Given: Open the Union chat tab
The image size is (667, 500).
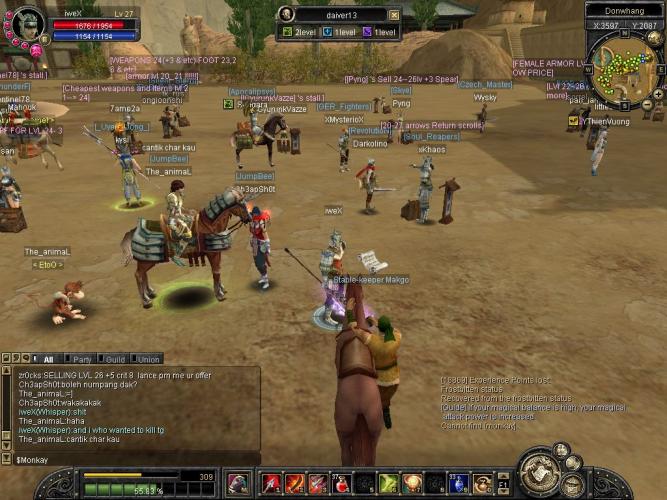Looking at the screenshot, I should coord(148,359).
